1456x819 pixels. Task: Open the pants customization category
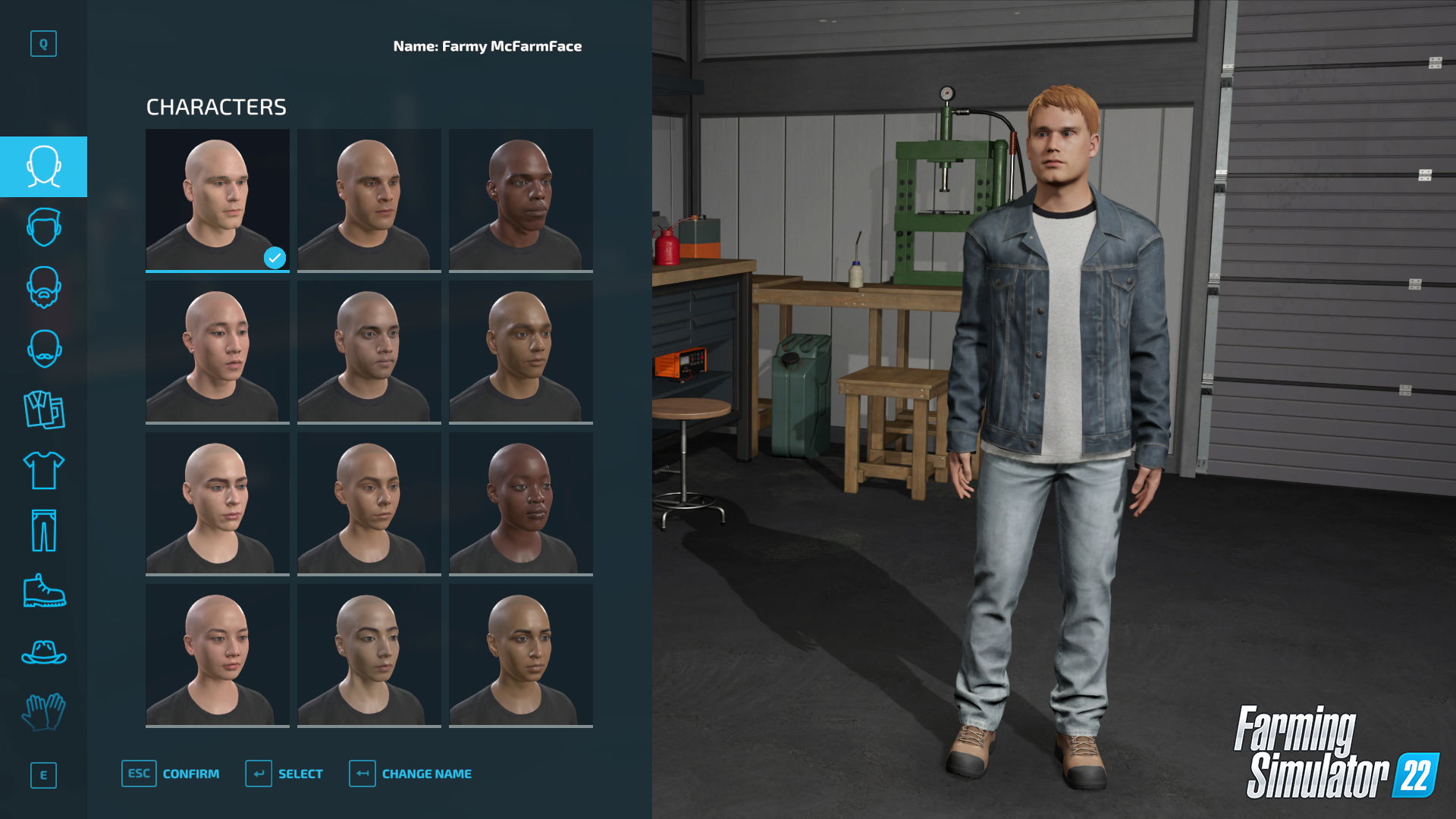pos(43,531)
